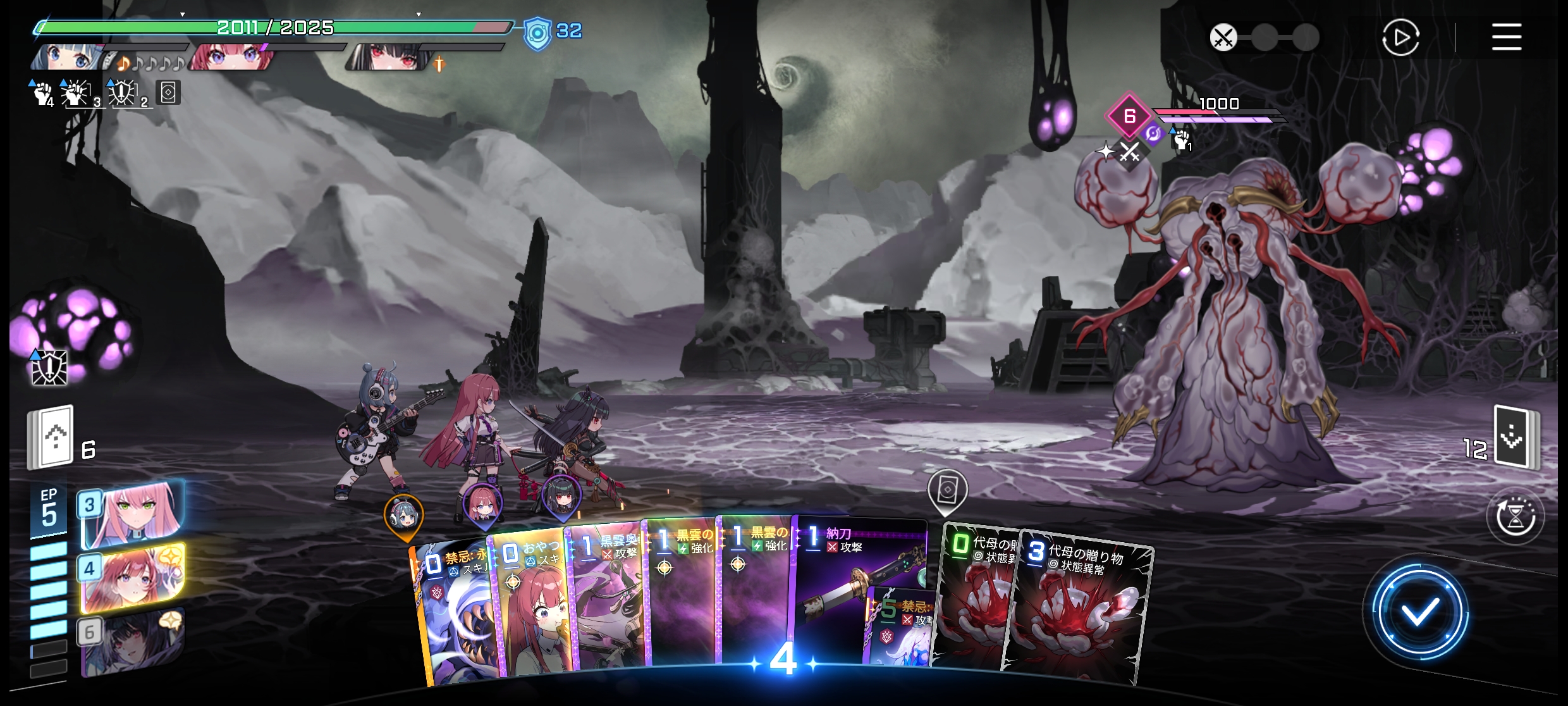The width and height of the screenshot is (1568, 706).
Task: Open the hourglass turn history button
Action: [x=1515, y=516]
